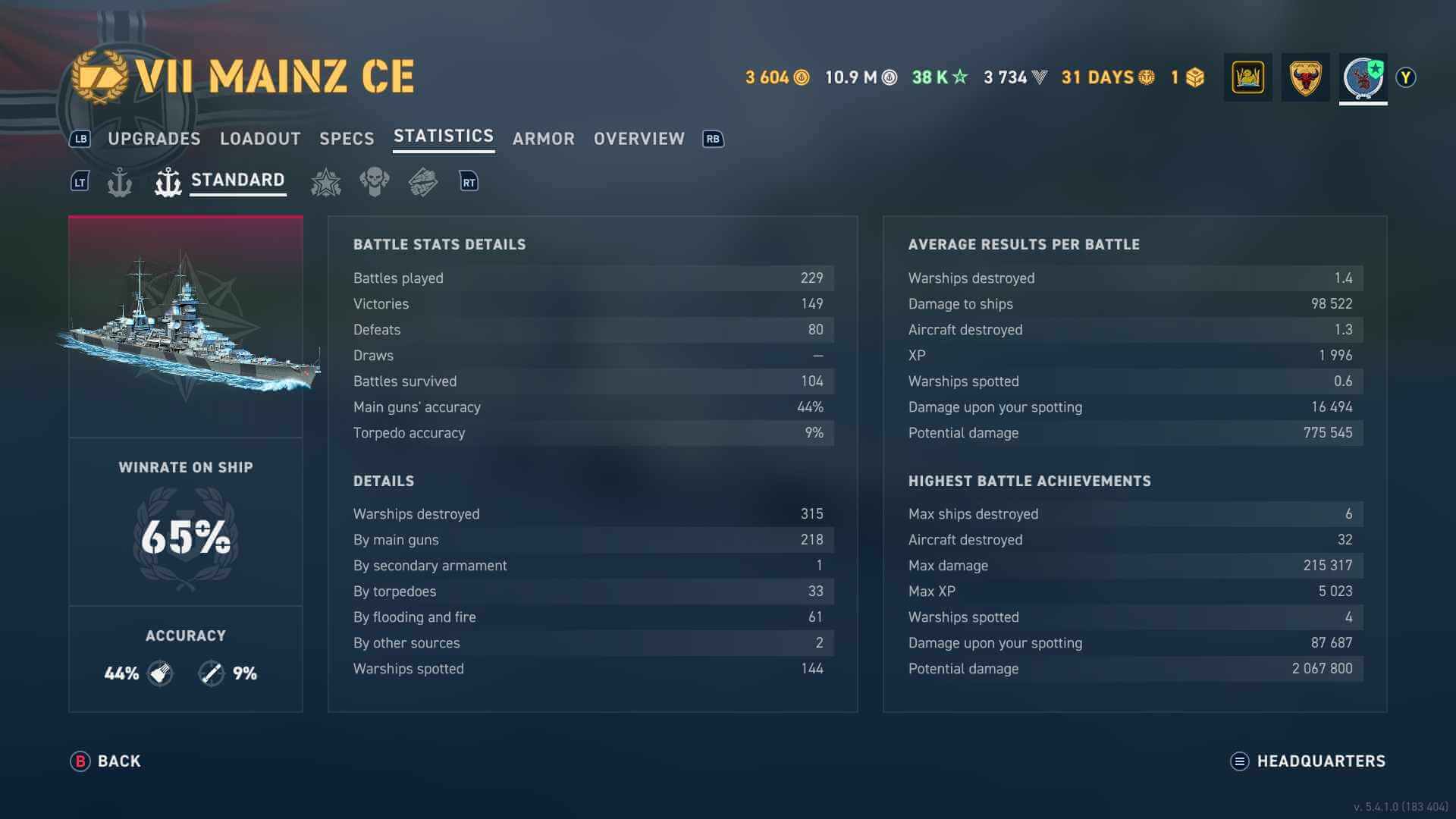The image size is (1456, 819).
Task: Select the operations diamond filter icon
Action: point(423,181)
